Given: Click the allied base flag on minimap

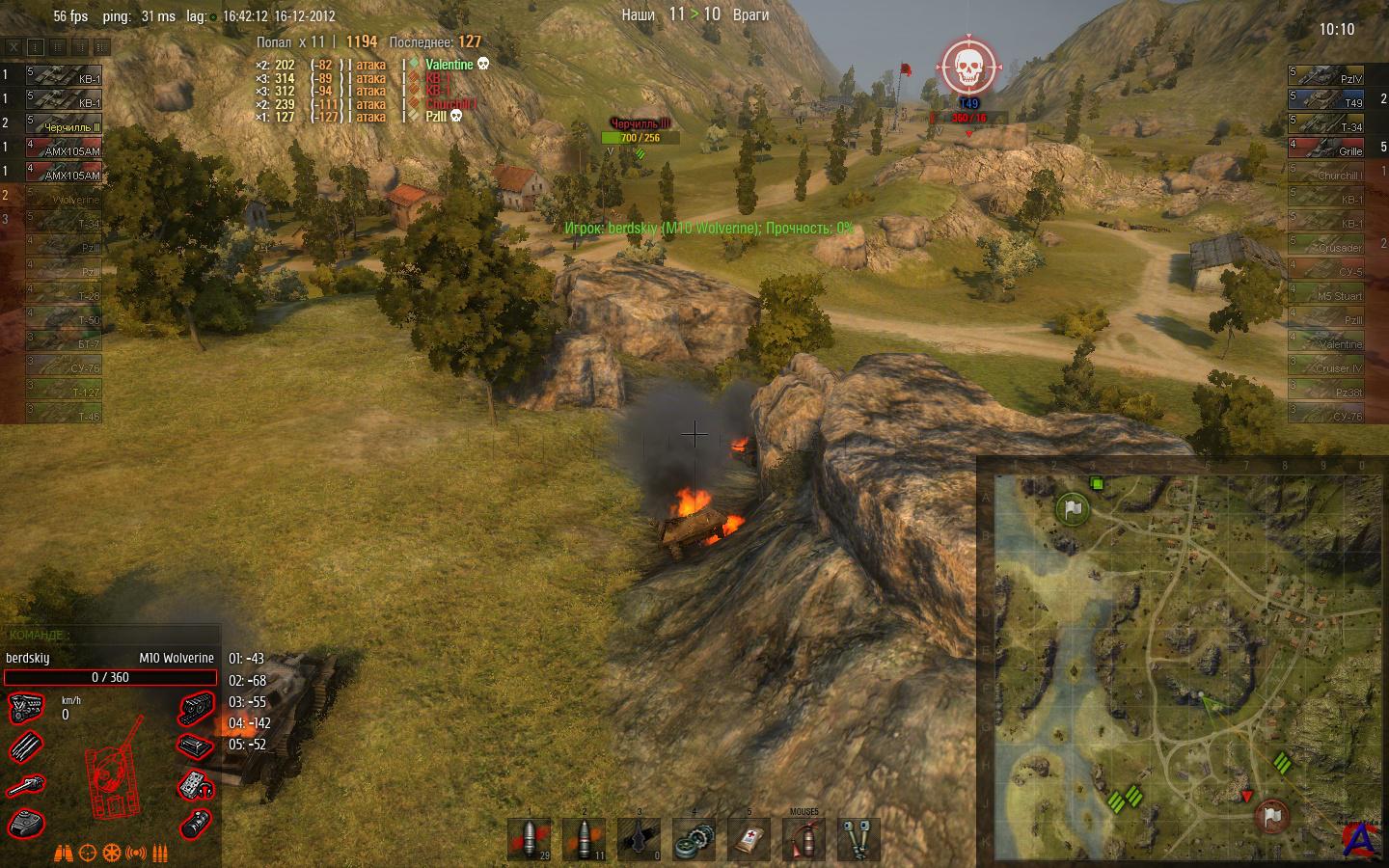Looking at the screenshot, I should pos(1072,507).
